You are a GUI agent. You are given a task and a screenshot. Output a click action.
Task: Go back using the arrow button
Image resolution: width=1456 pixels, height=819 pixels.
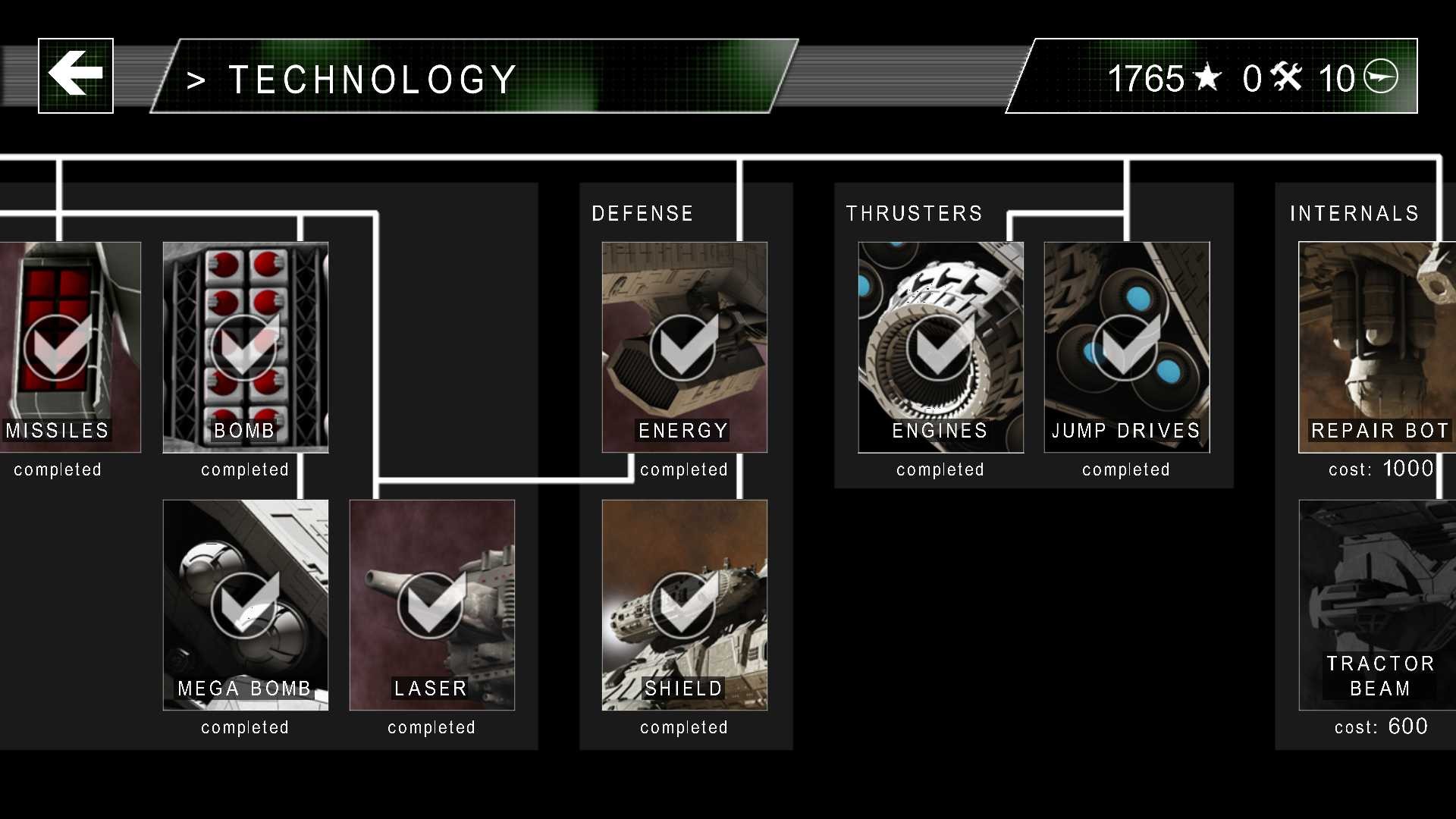pyautogui.click(x=76, y=76)
